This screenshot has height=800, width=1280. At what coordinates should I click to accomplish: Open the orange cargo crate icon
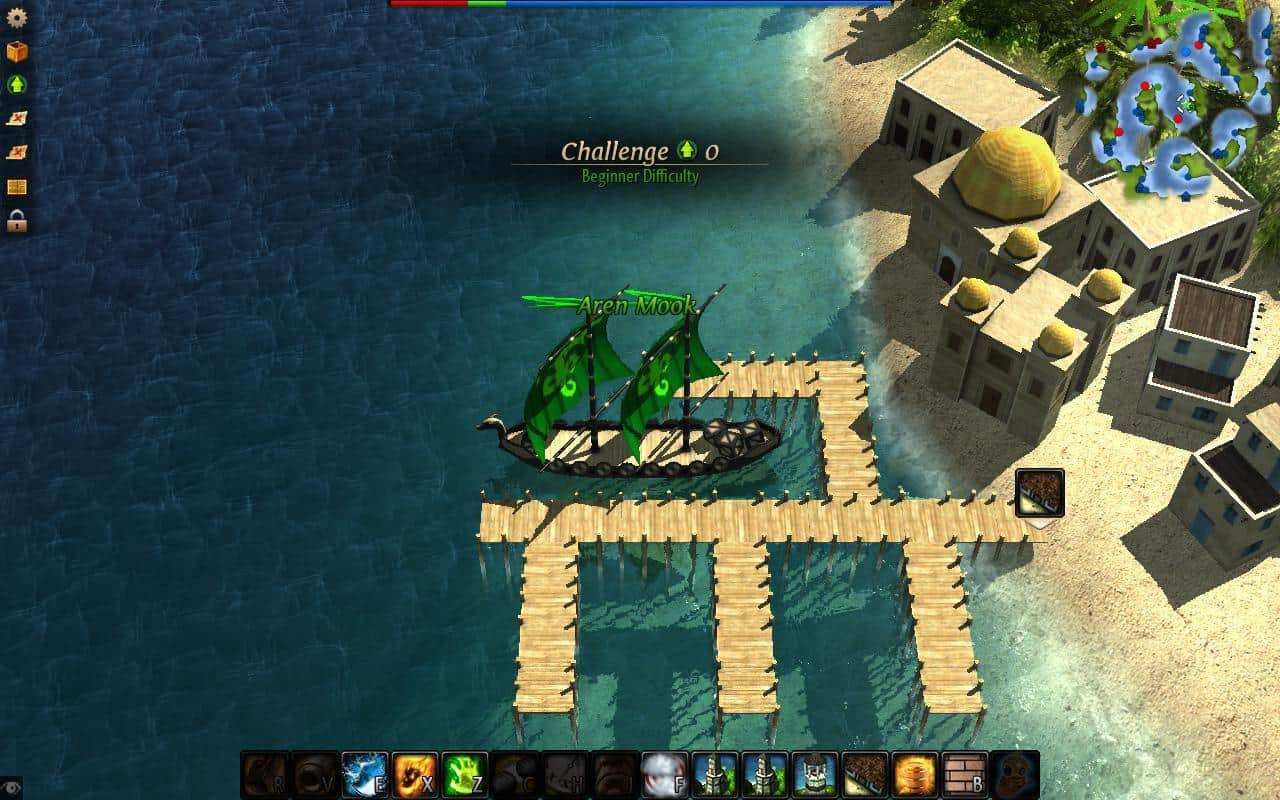[16, 51]
